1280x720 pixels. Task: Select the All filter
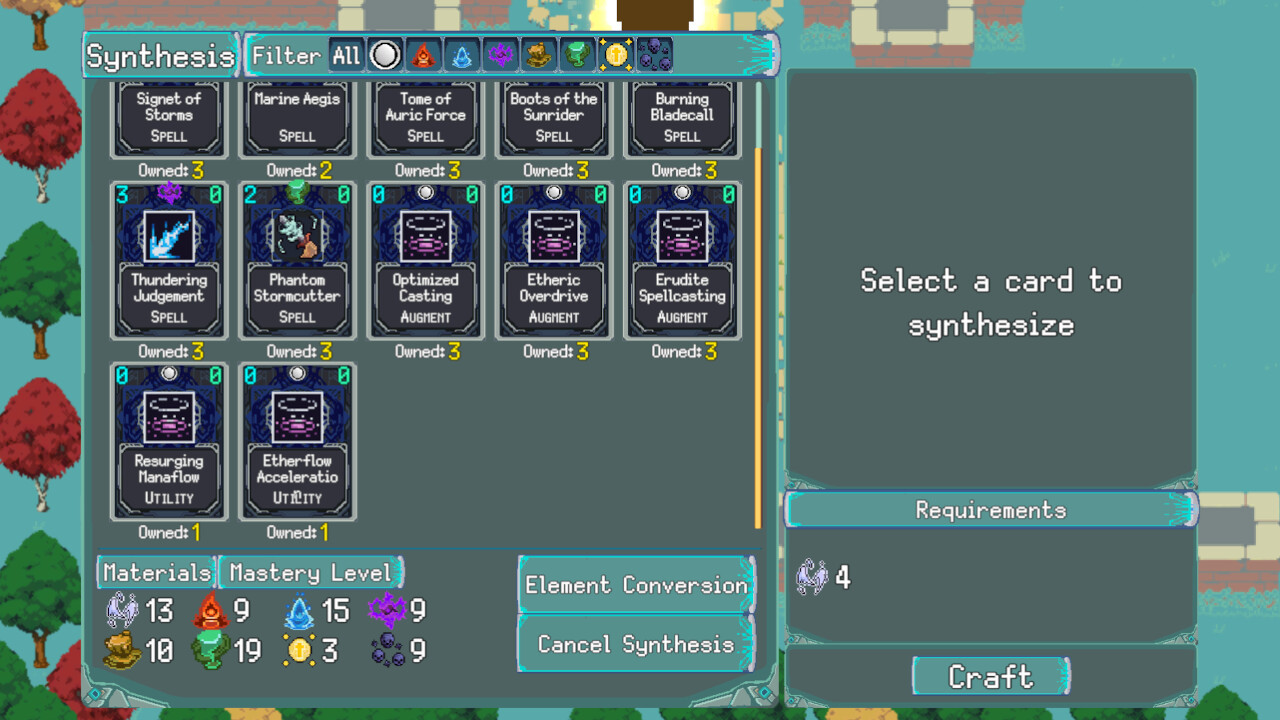pos(346,56)
